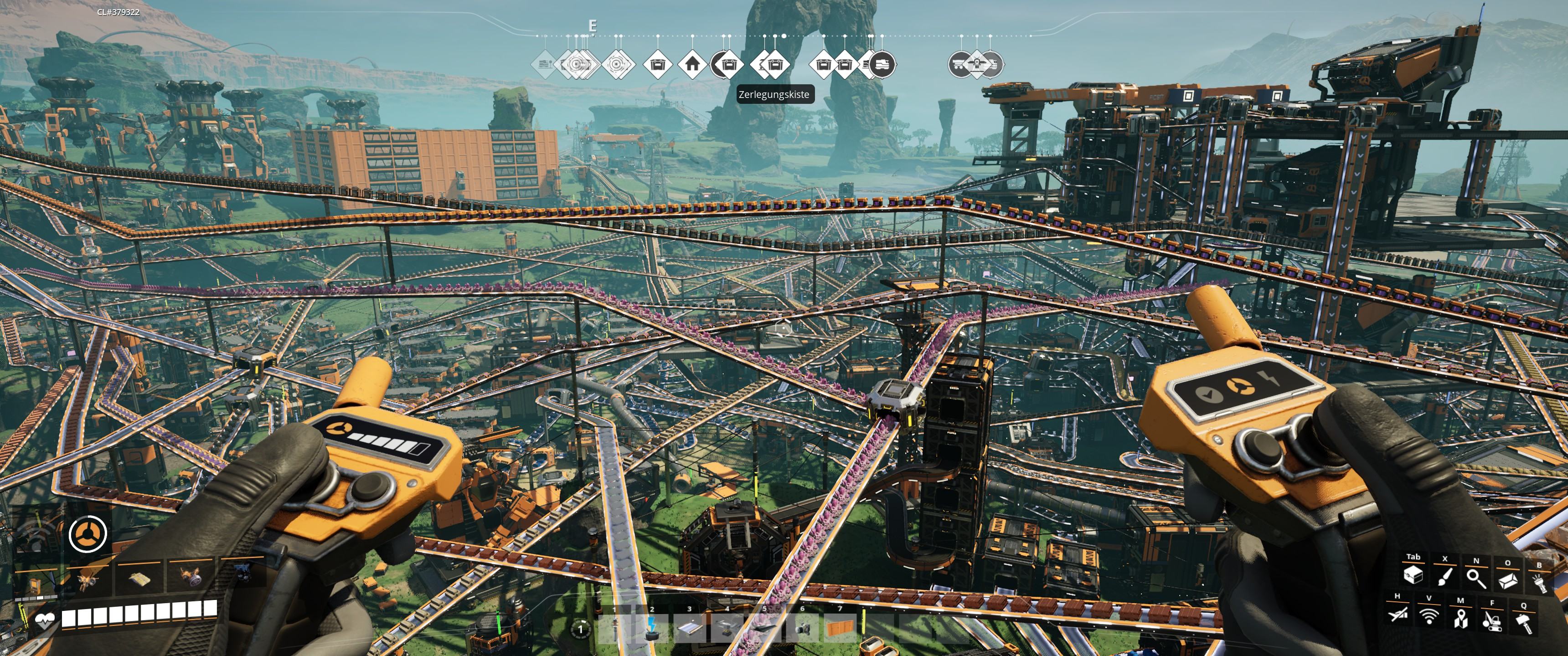
Task: Open the build menu hammer icon
Action: (1523, 623)
